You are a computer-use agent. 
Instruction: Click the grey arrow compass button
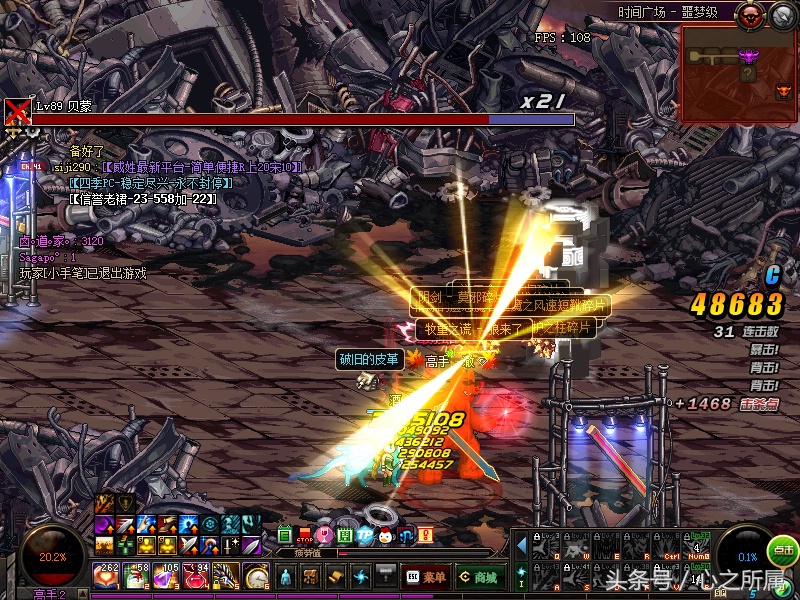(781, 15)
